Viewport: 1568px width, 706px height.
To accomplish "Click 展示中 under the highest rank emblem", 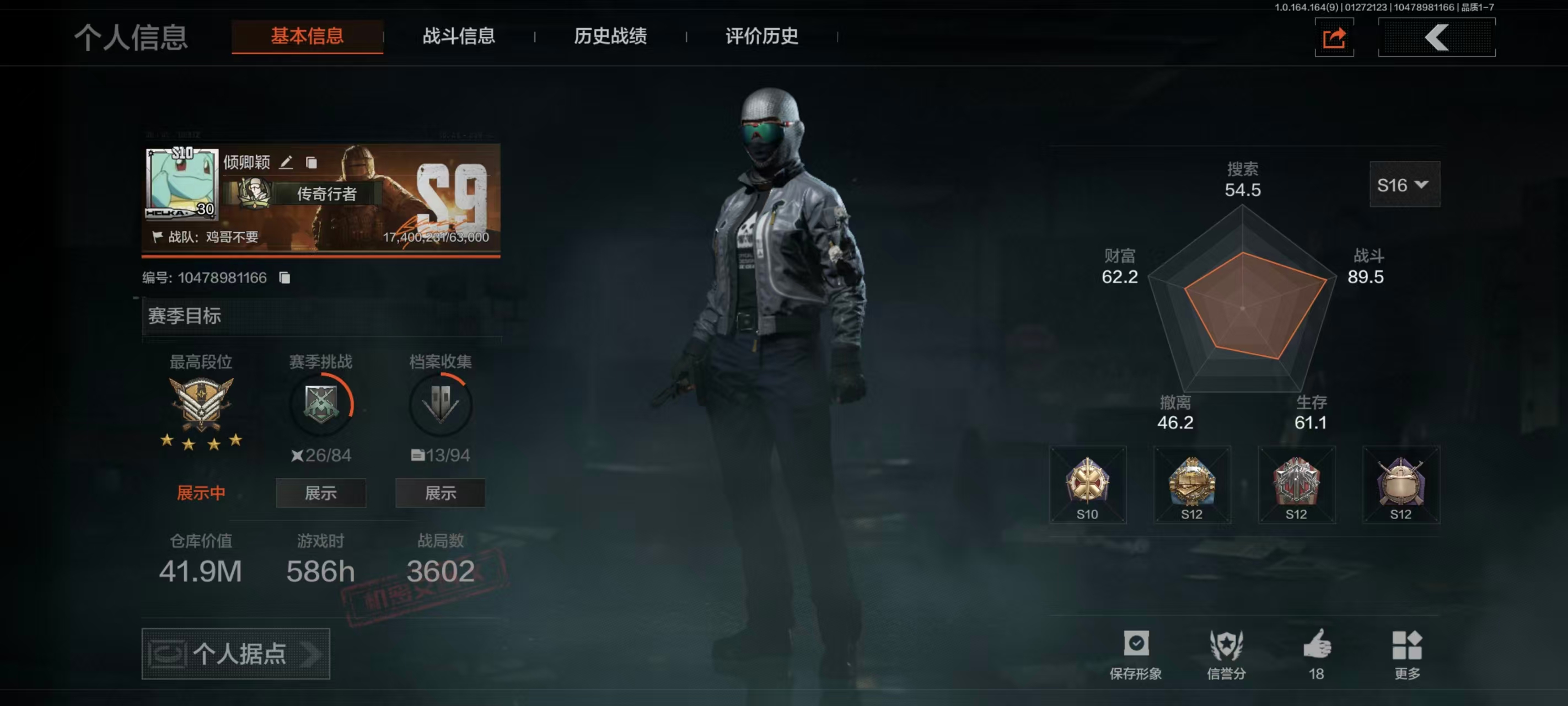I will 201,491.
